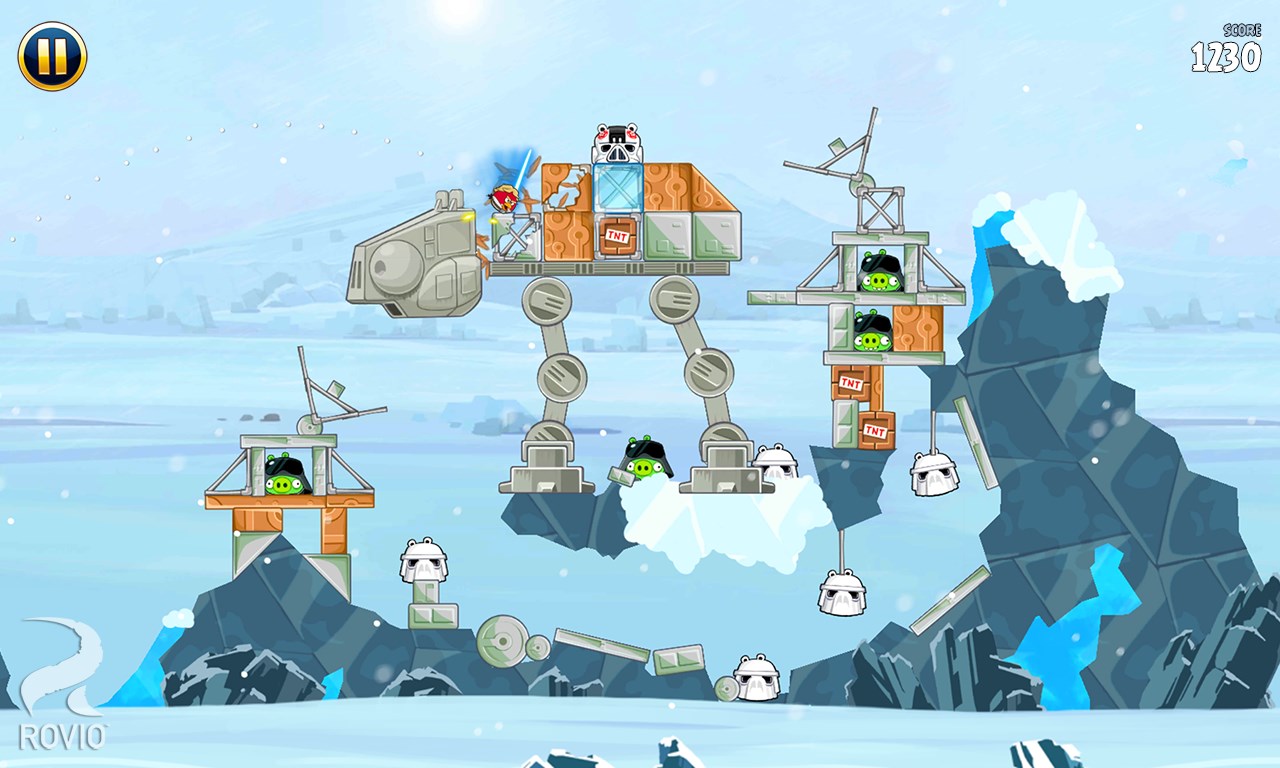Viewport: 1280px width, 768px height.
Task: Select the red bird with lightsaber
Action: click(x=504, y=197)
